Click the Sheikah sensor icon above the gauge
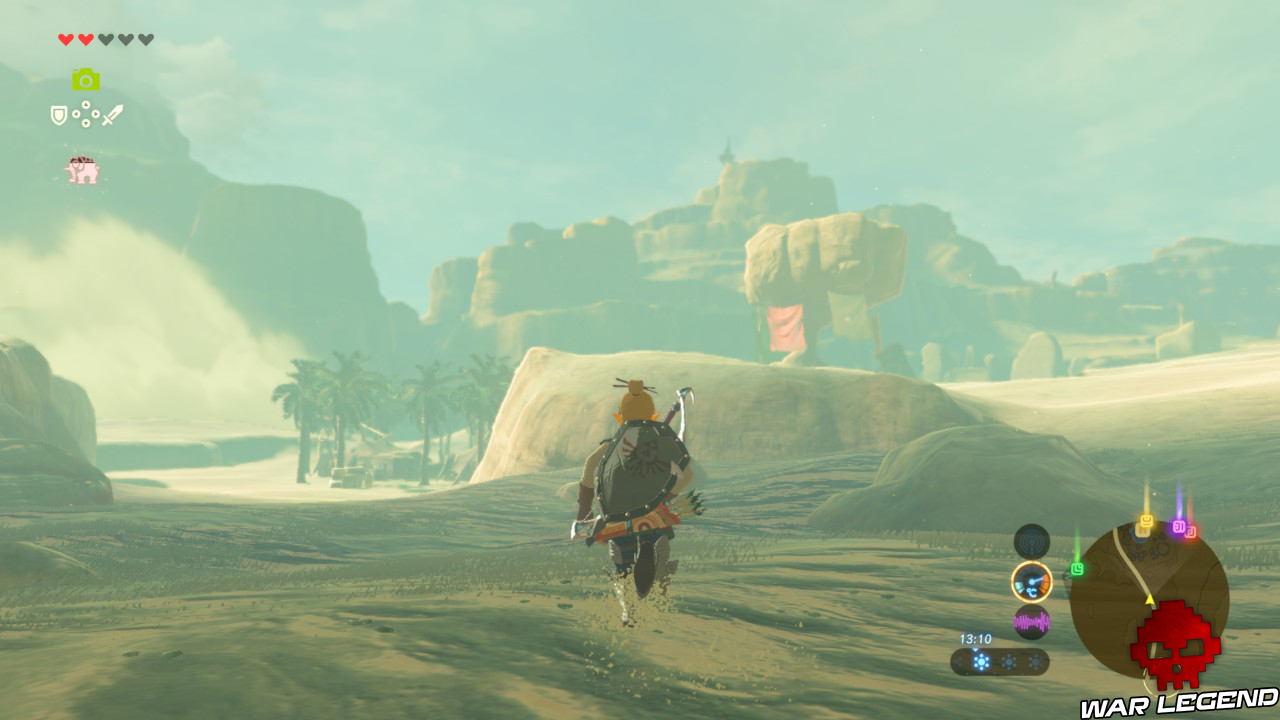The width and height of the screenshot is (1280, 720). pyautogui.click(x=1031, y=540)
